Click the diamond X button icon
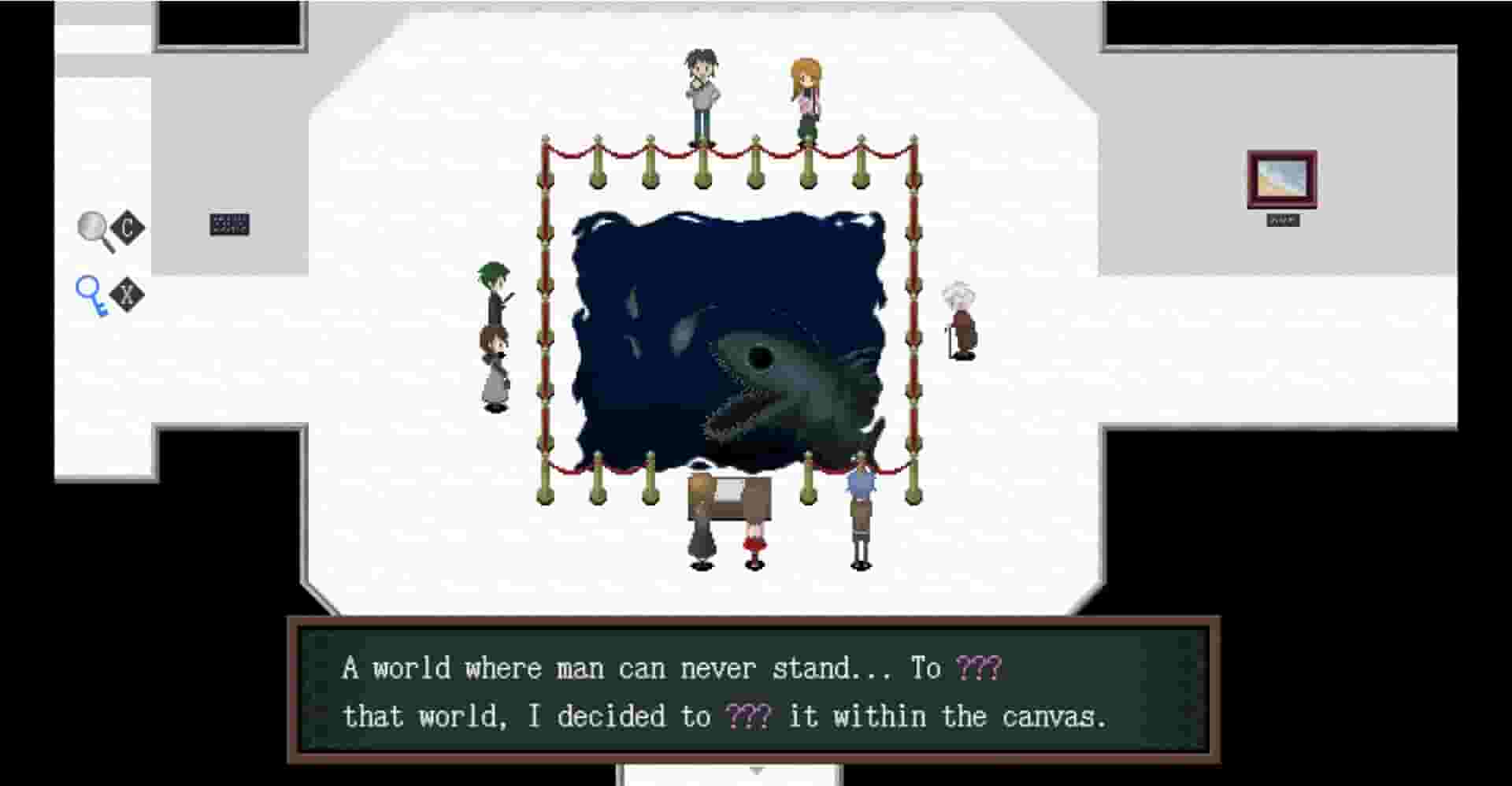Viewport: 1512px width, 786px height. [128, 293]
